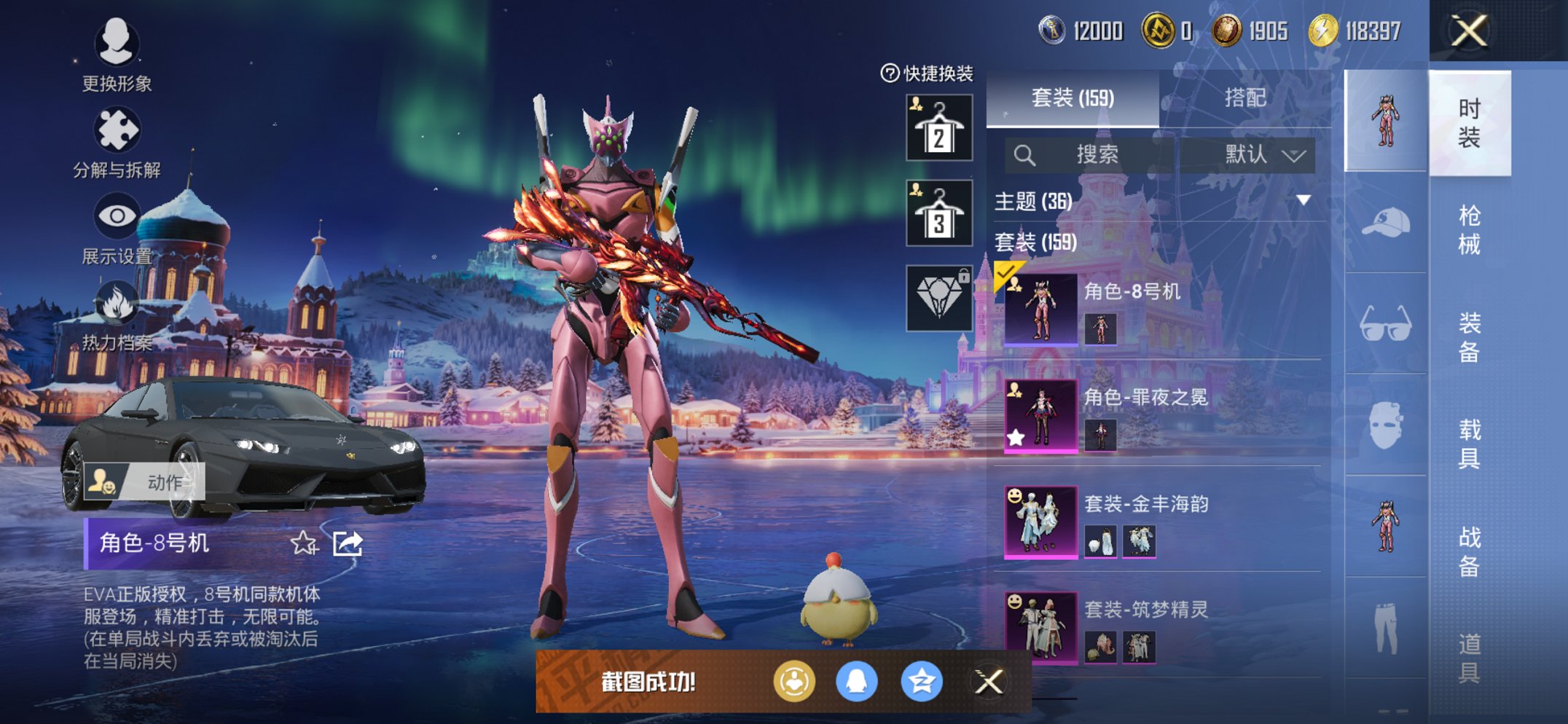
Task: Open the 默认 sorting dropdown
Action: [1248, 154]
